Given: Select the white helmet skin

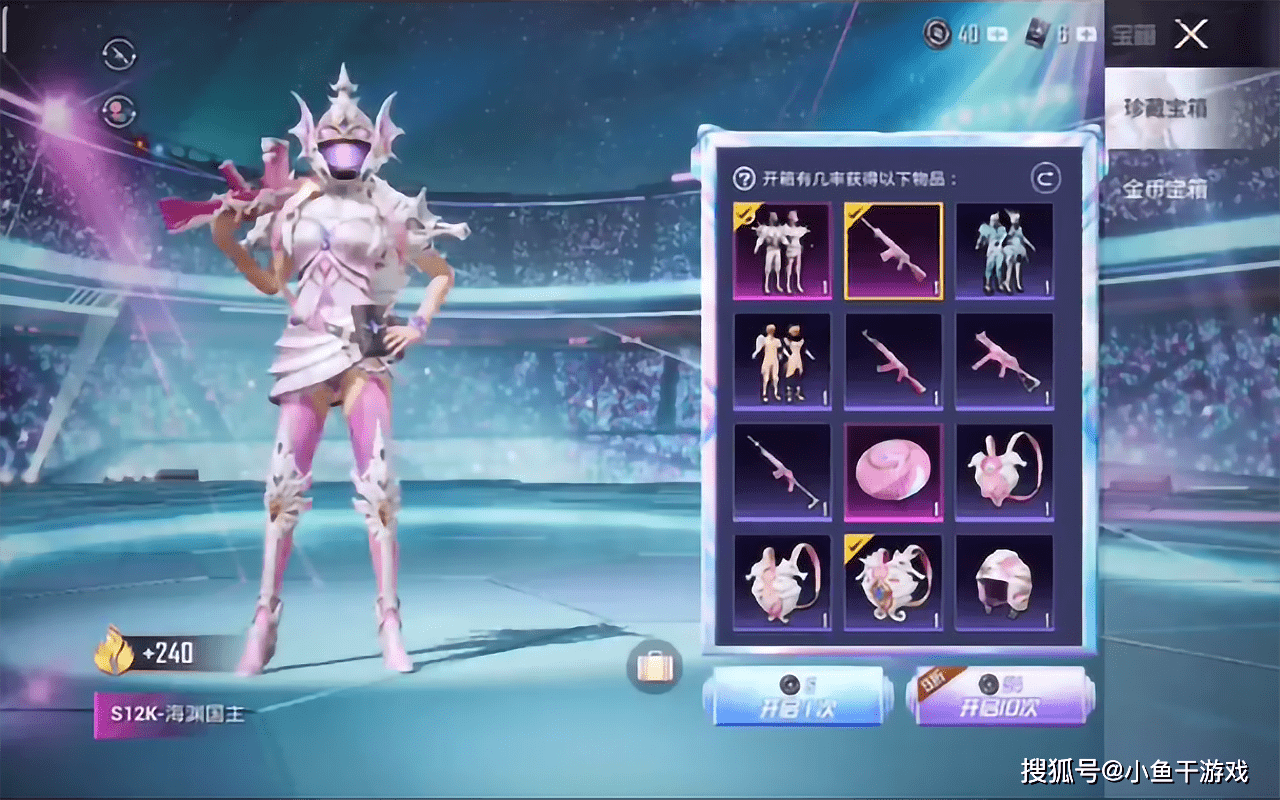Looking at the screenshot, I should tap(1004, 582).
